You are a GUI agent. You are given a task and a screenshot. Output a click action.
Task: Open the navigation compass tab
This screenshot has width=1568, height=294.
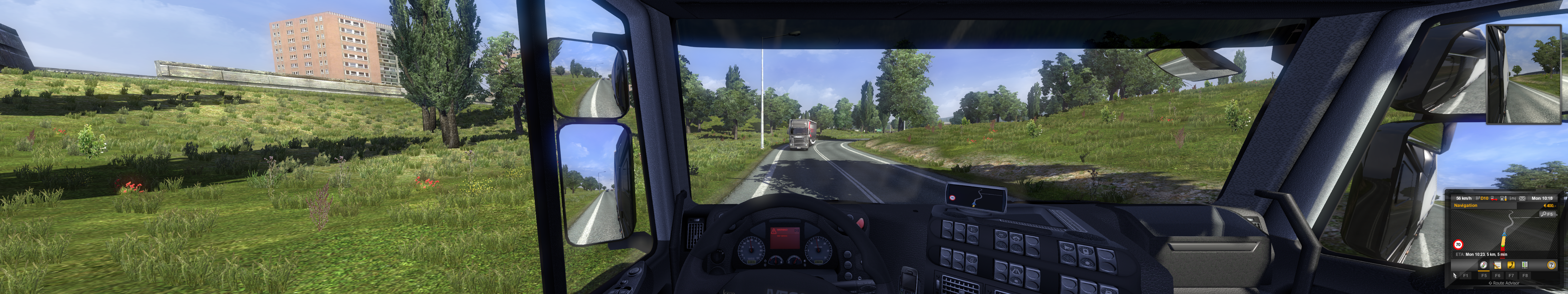(1483, 265)
